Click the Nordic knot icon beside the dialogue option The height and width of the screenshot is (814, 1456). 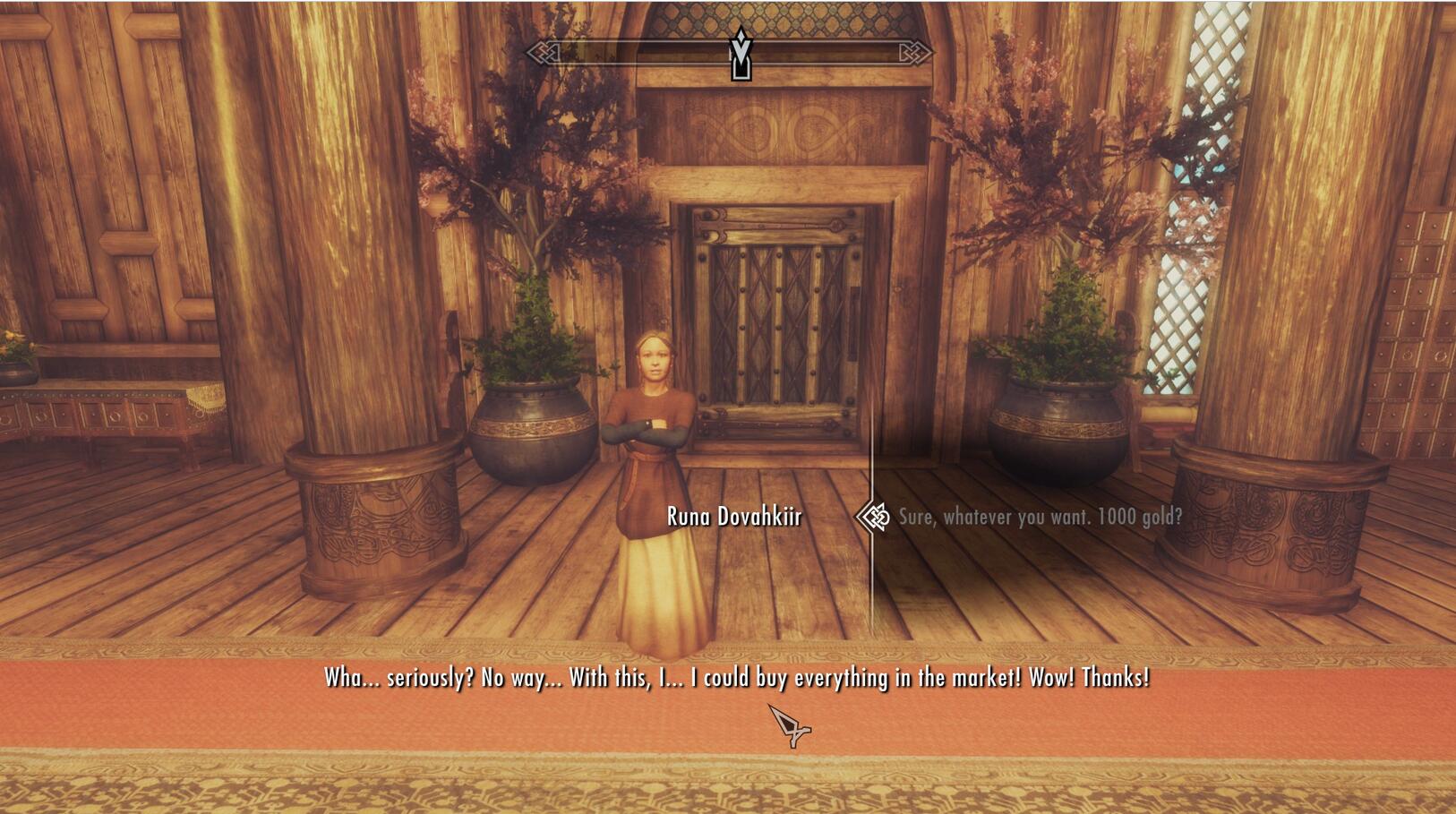[x=873, y=518]
